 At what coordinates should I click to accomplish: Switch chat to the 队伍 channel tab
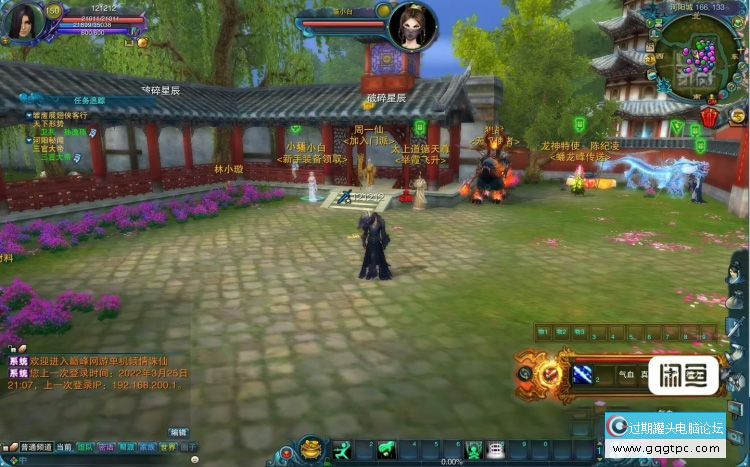(86, 447)
